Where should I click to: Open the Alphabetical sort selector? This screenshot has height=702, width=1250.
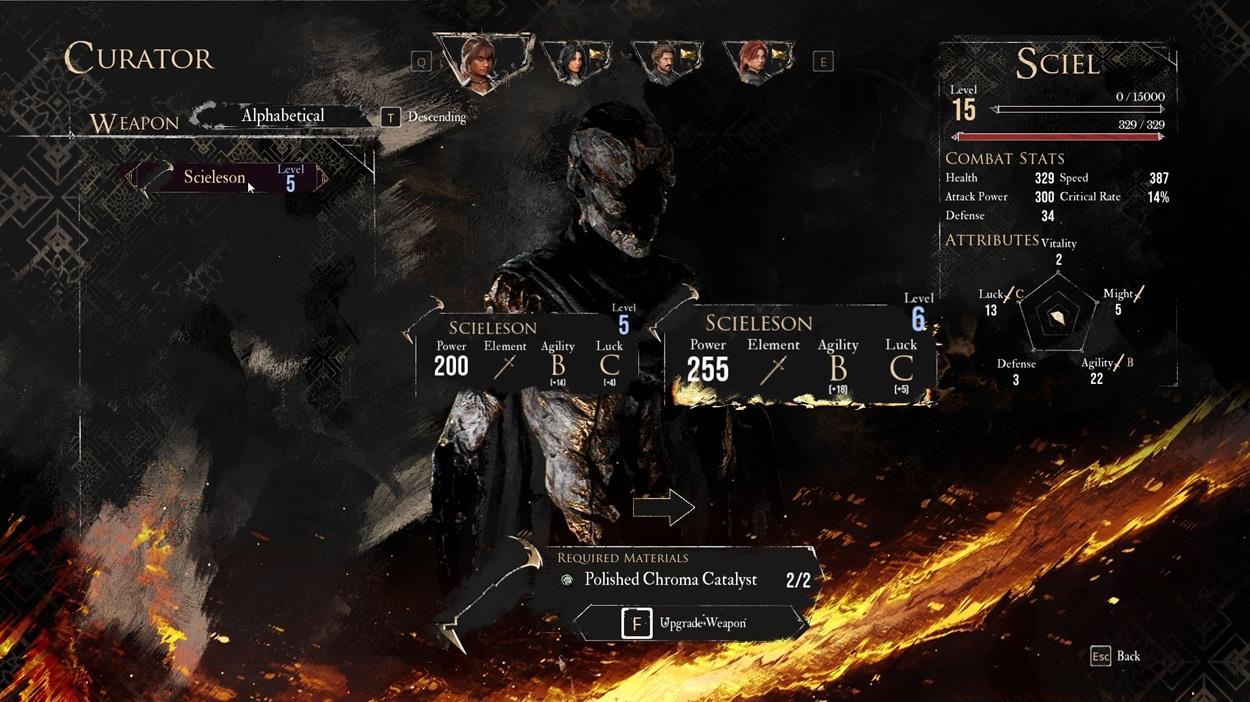point(282,116)
